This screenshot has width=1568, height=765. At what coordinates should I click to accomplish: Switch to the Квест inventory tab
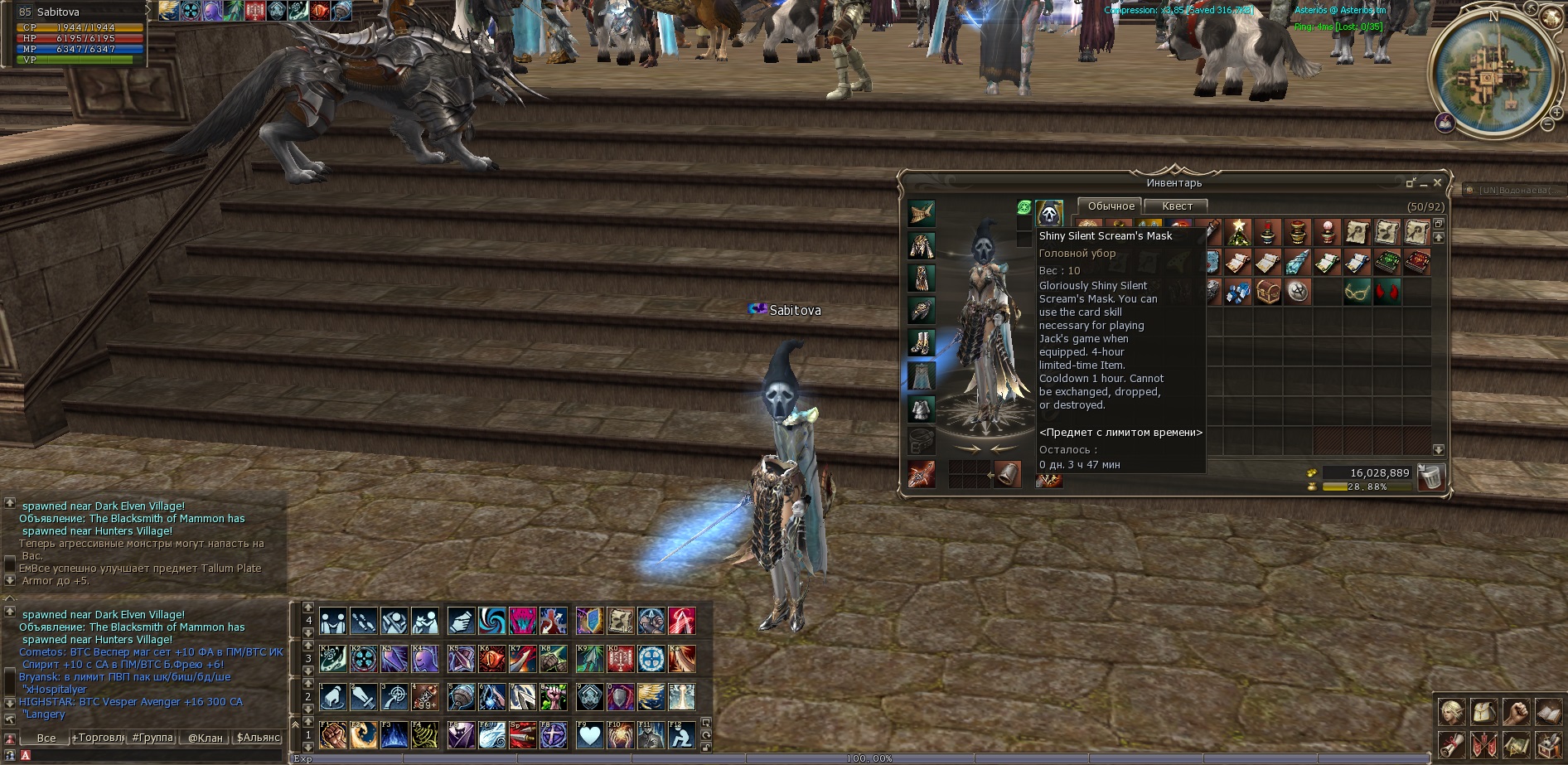(x=1177, y=206)
